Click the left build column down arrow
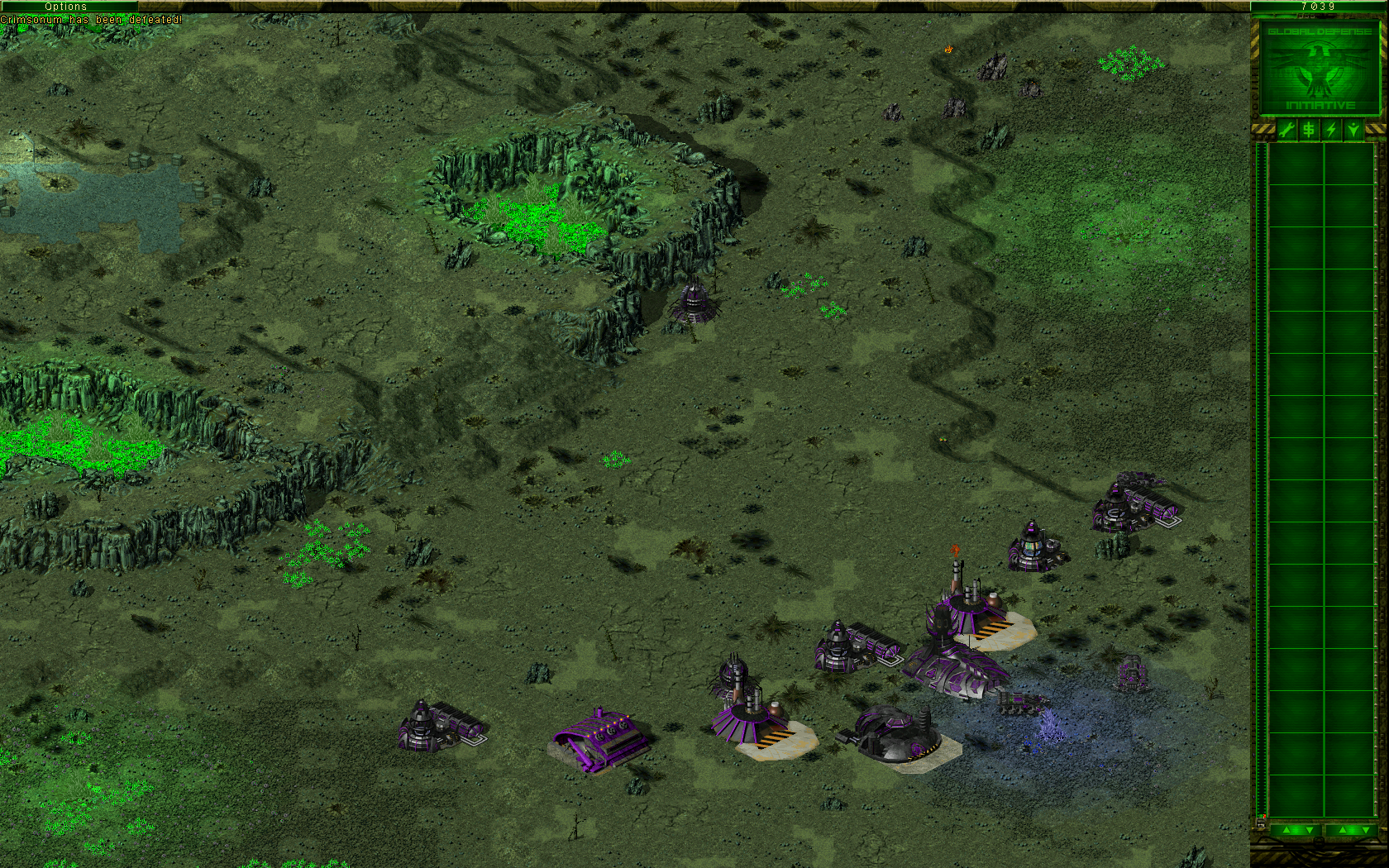 click(x=1308, y=830)
